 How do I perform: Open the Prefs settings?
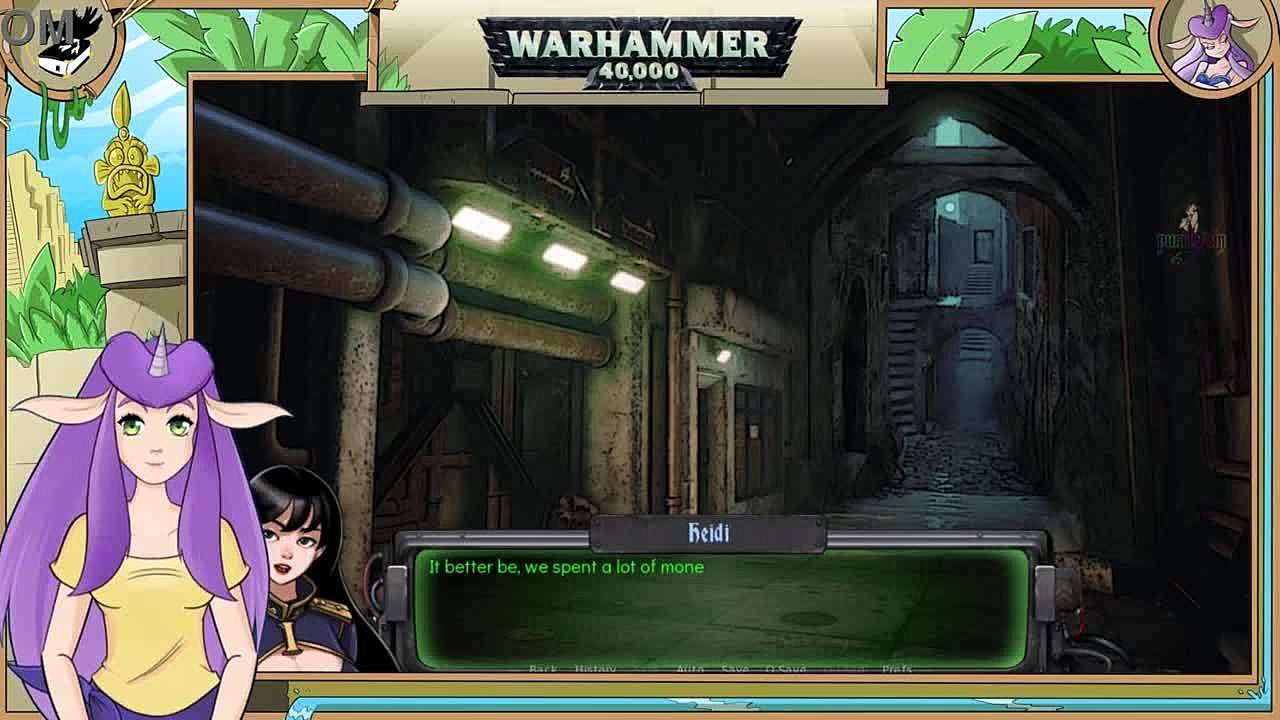coord(896,668)
